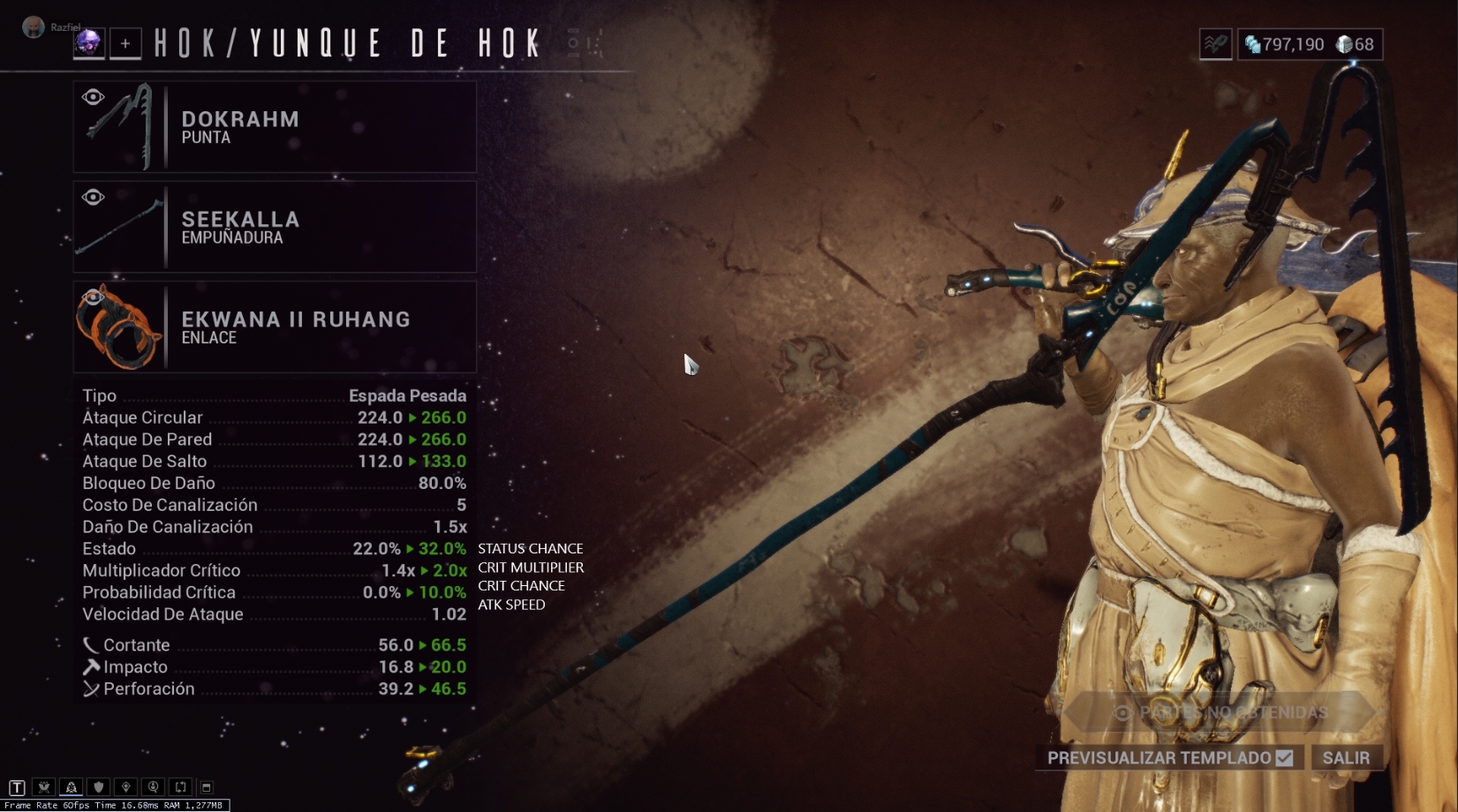Viewport: 1458px width, 812px height.
Task: Toggle visibility eye on Seekalla row
Action: click(93, 197)
